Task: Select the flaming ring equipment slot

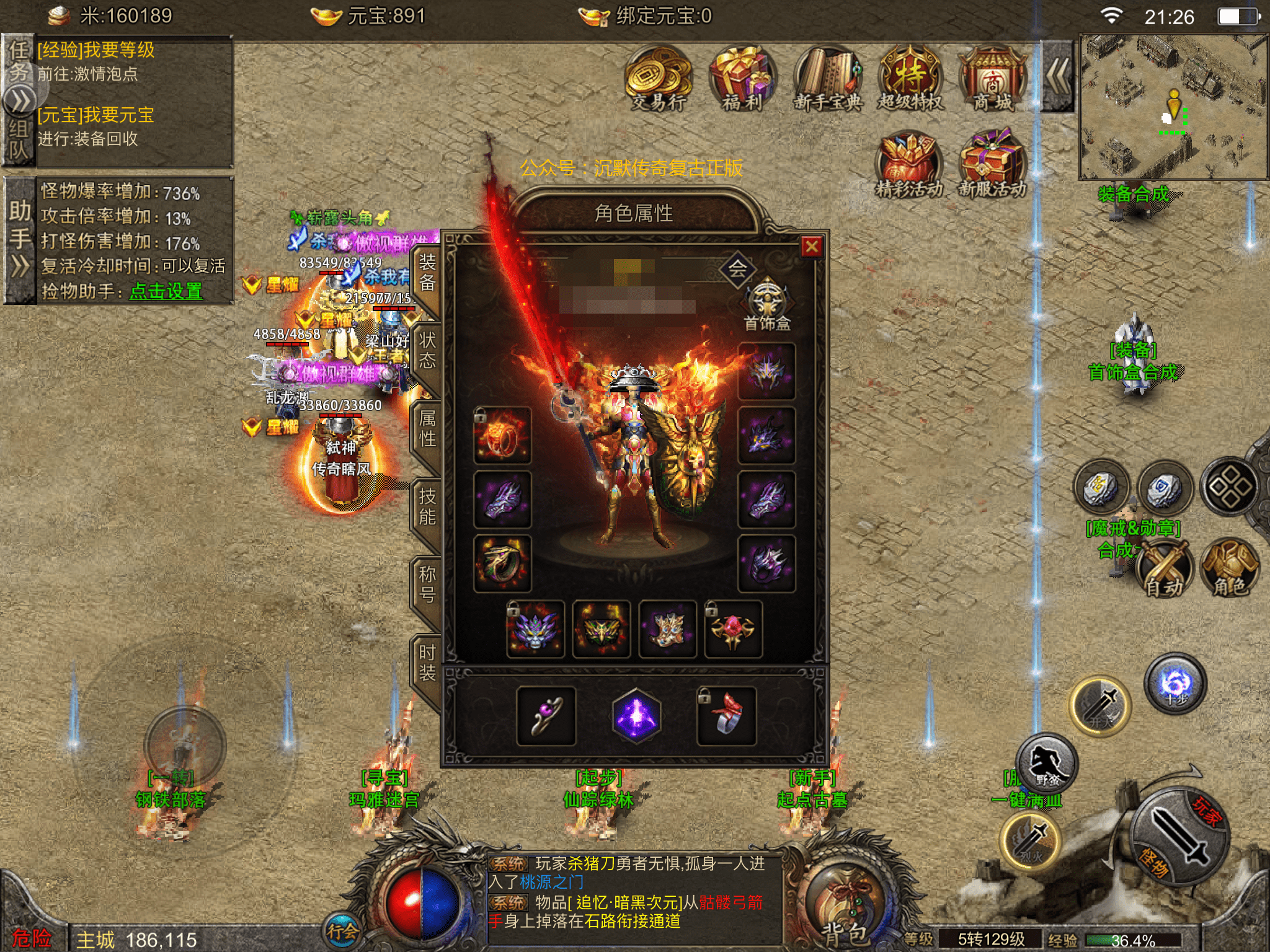Action: (x=502, y=436)
